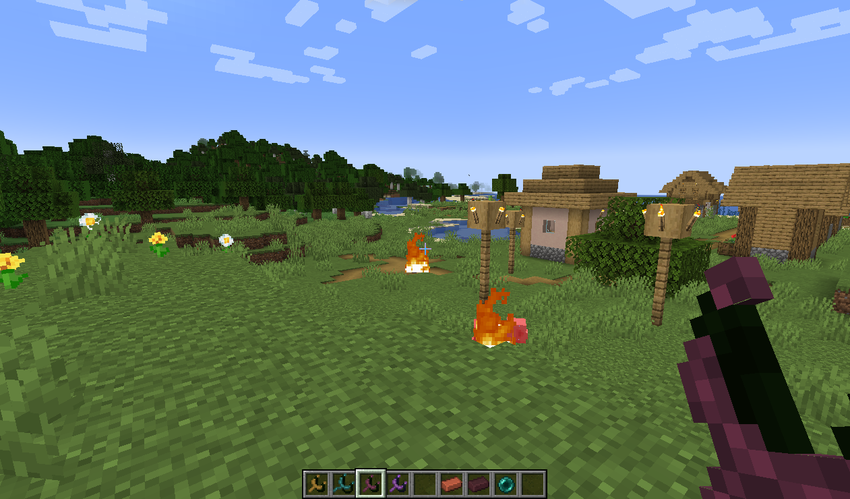
Task: Switch to the purple forked staff slot
Action: 398,484
